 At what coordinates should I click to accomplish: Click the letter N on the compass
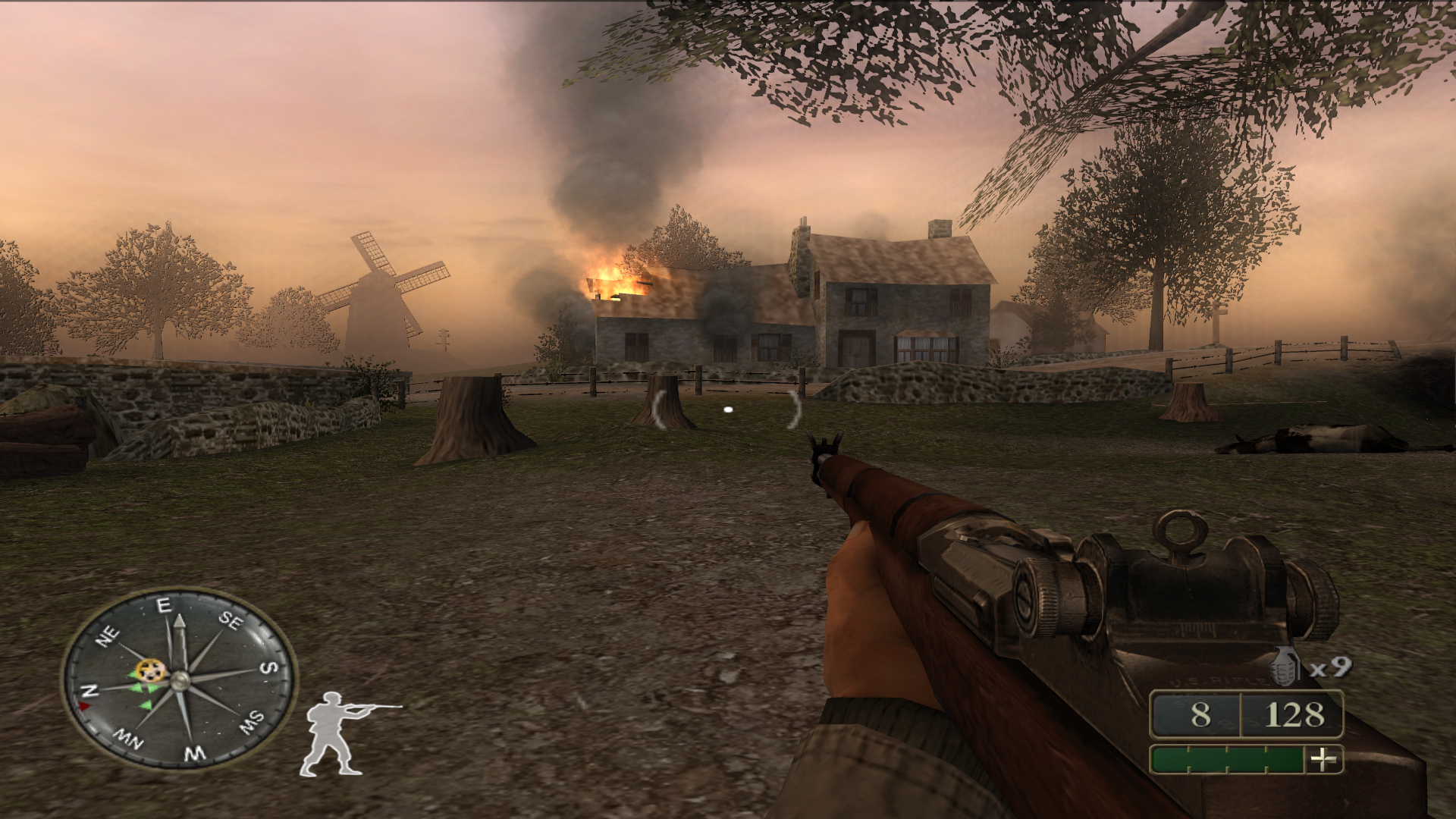89,690
